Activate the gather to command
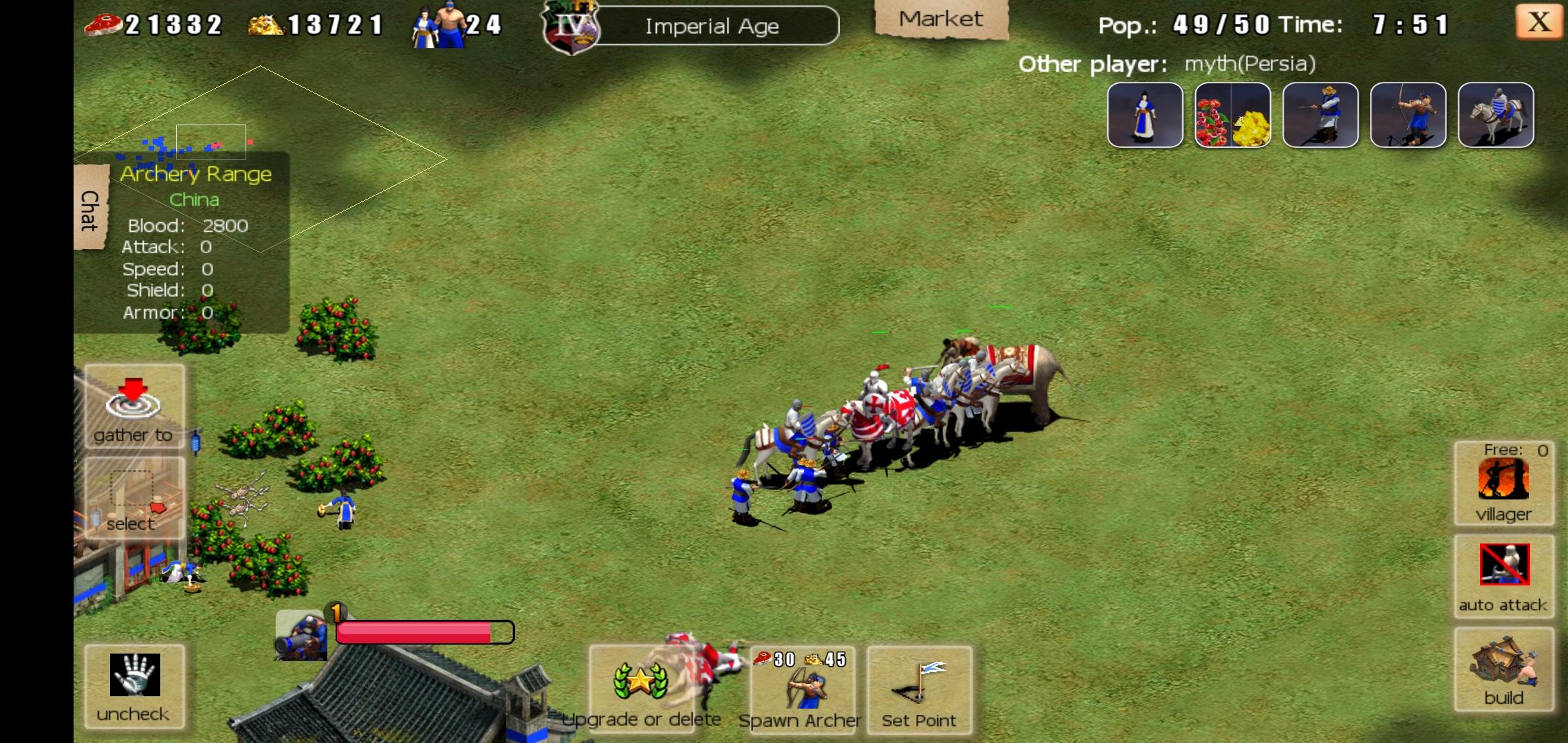The height and width of the screenshot is (743, 1568). [x=133, y=407]
